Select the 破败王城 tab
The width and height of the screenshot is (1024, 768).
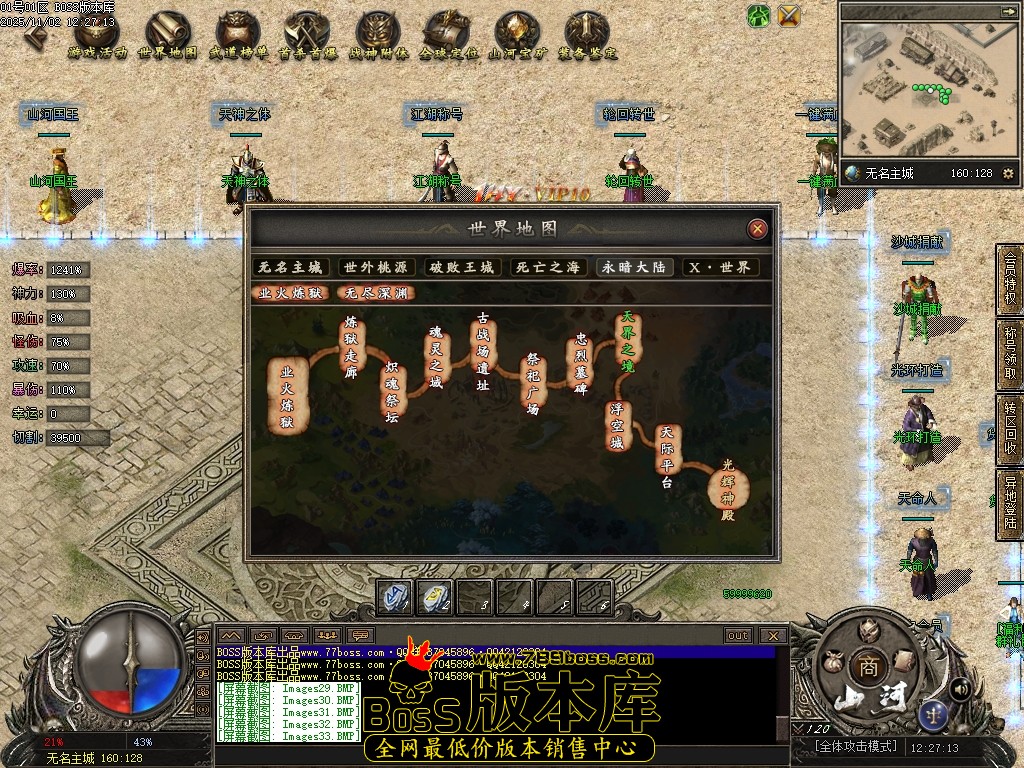tap(462, 268)
